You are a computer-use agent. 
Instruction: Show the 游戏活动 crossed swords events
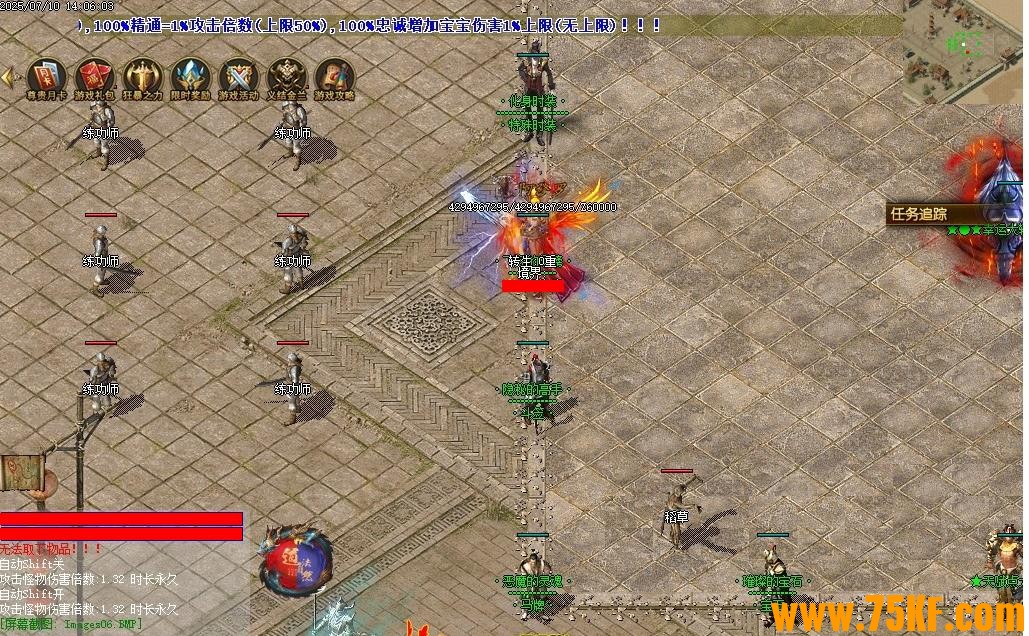[x=238, y=78]
